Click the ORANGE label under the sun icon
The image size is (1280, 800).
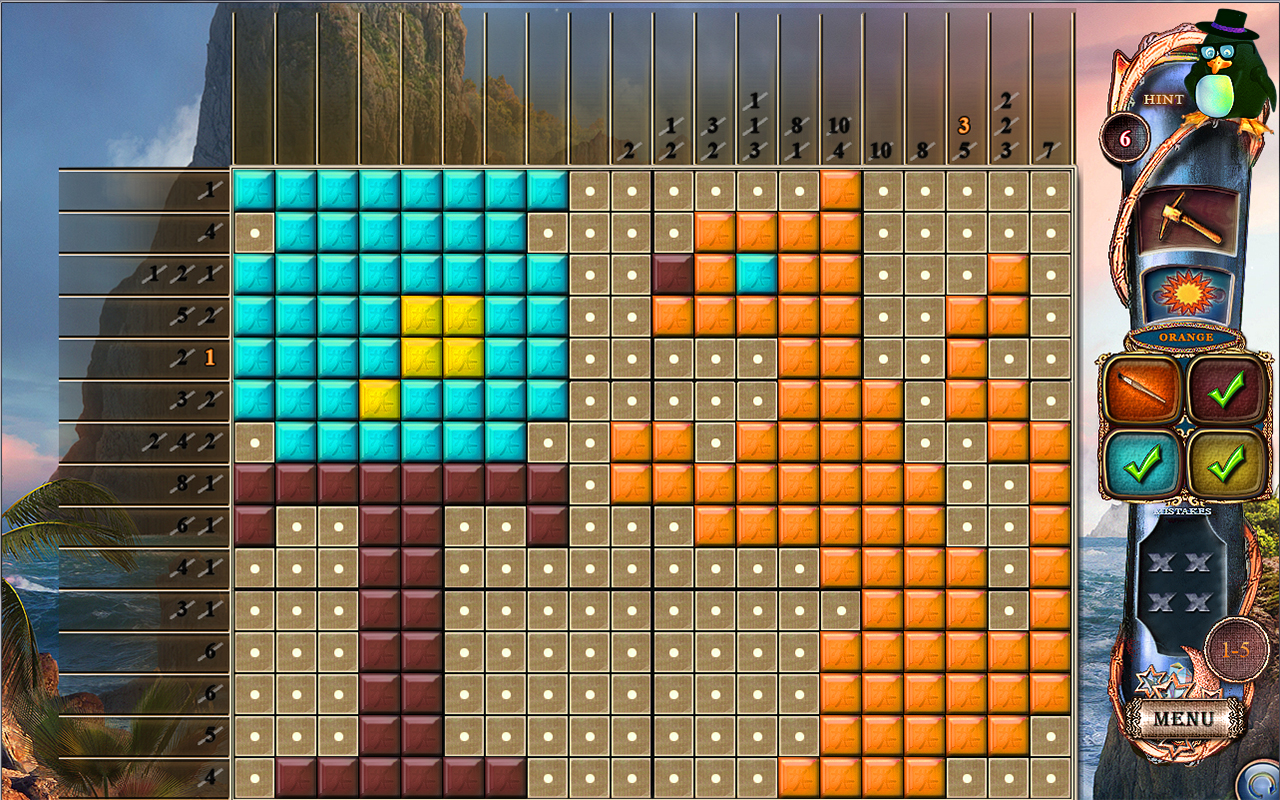tap(1185, 338)
